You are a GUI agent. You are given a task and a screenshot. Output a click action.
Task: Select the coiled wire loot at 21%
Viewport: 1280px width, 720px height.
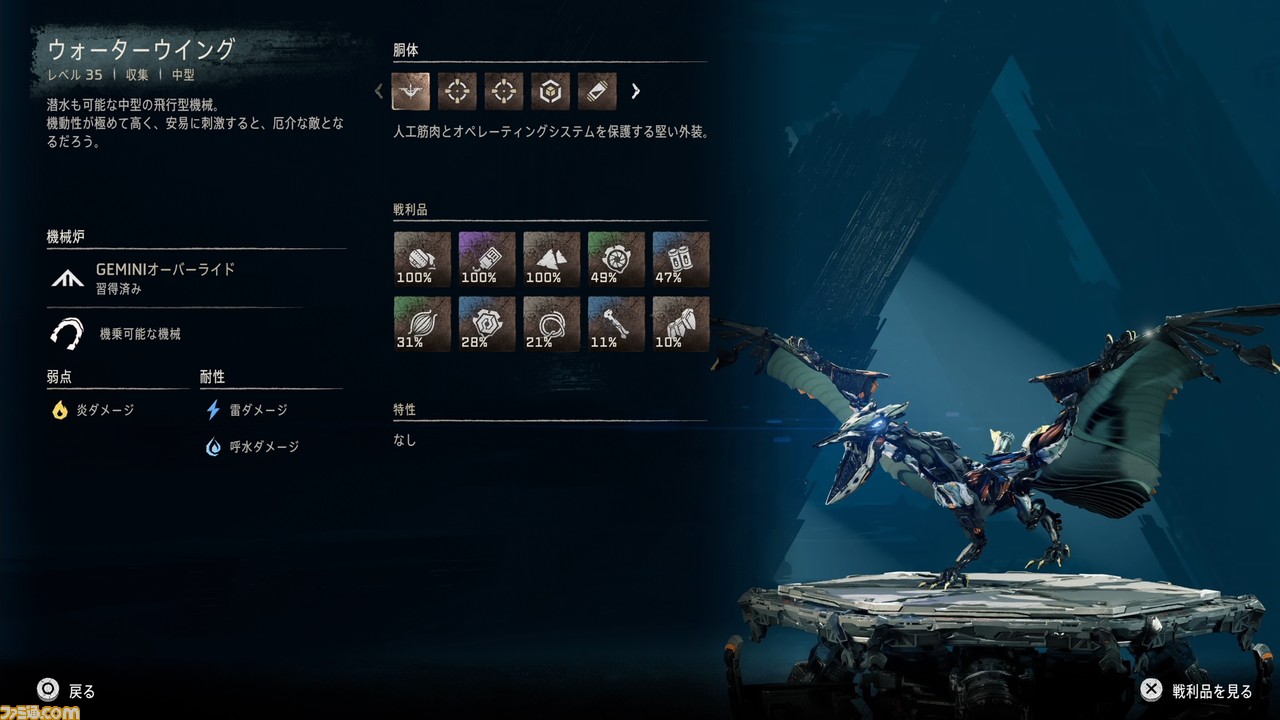point(552,323)
